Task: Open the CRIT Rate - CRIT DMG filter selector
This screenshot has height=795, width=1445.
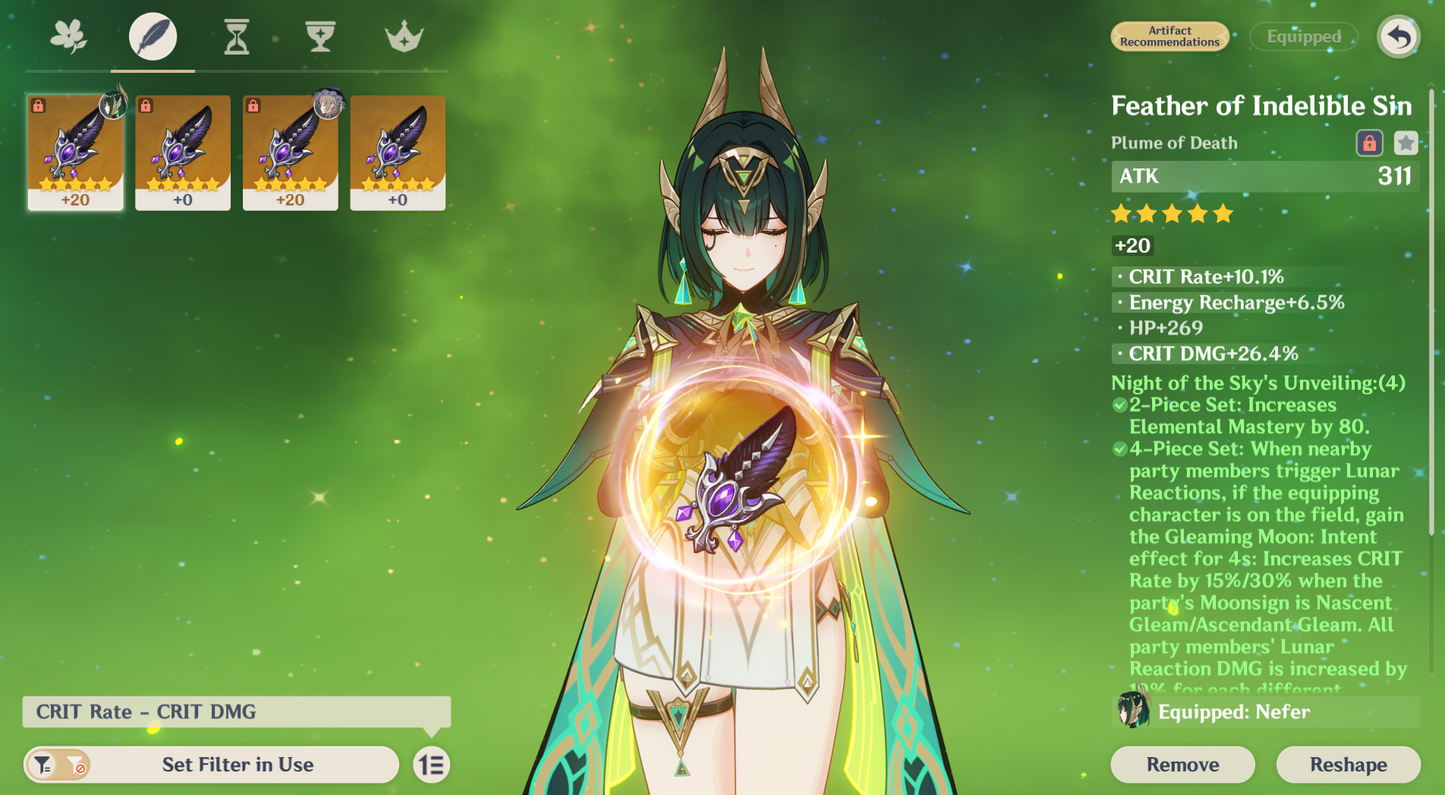Action: point(237,712)
